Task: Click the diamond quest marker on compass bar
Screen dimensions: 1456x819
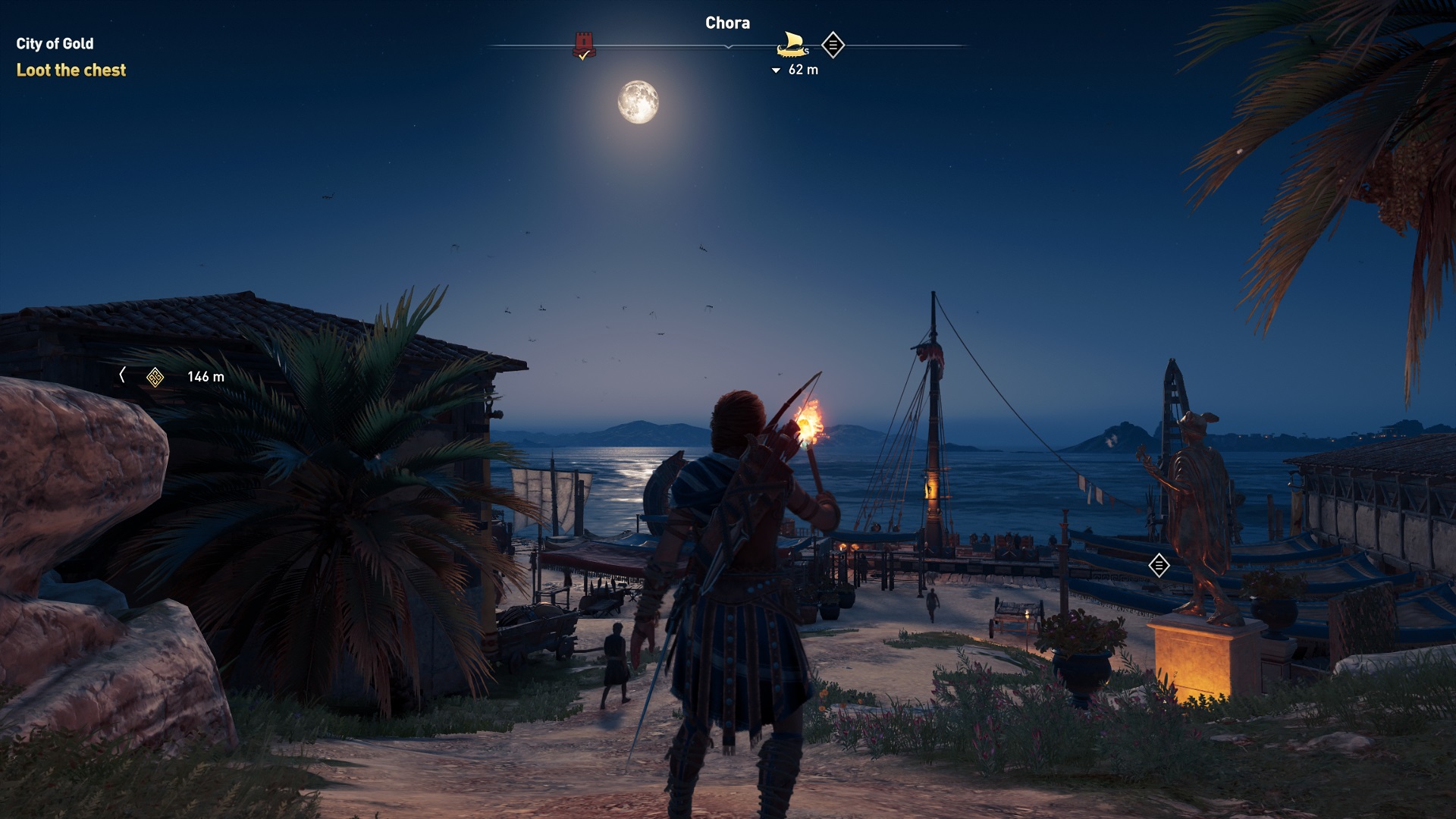Action: coord(833,45)
